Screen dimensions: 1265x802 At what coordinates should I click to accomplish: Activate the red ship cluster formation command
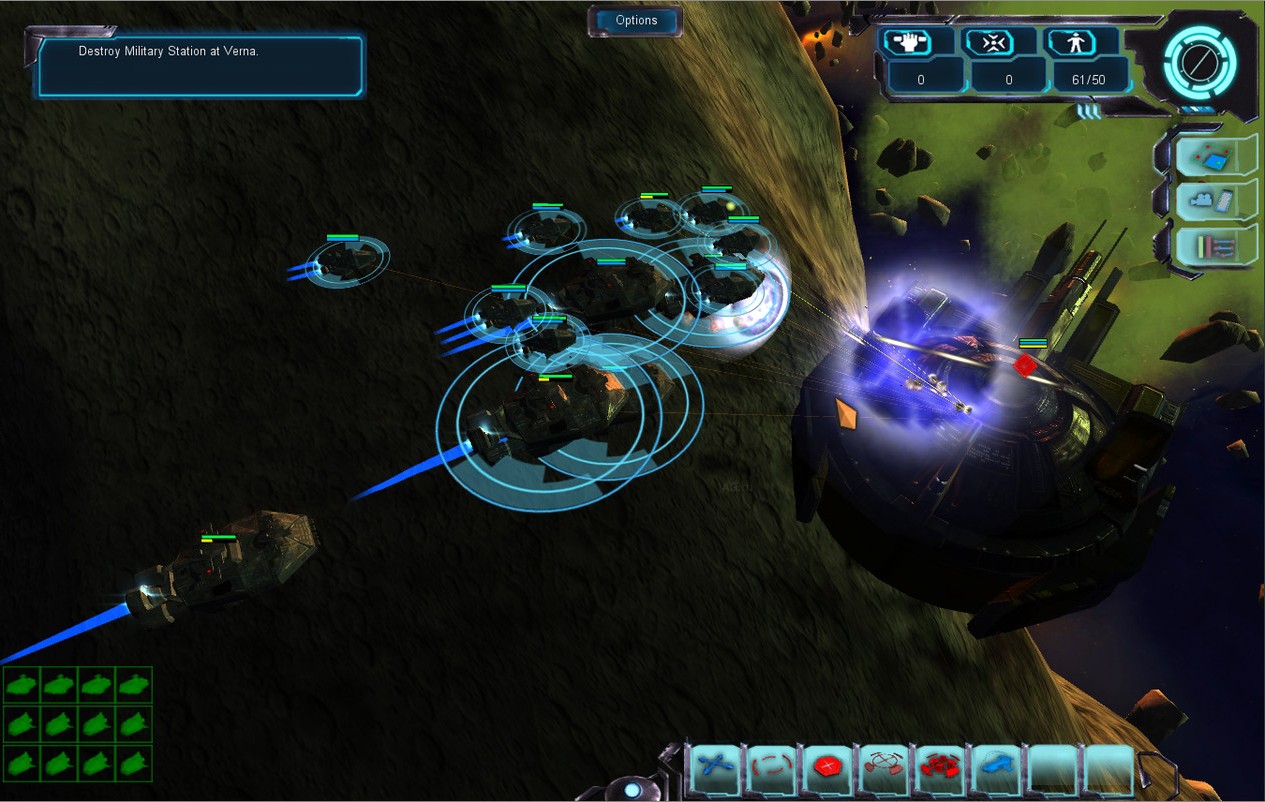(939, 768)
